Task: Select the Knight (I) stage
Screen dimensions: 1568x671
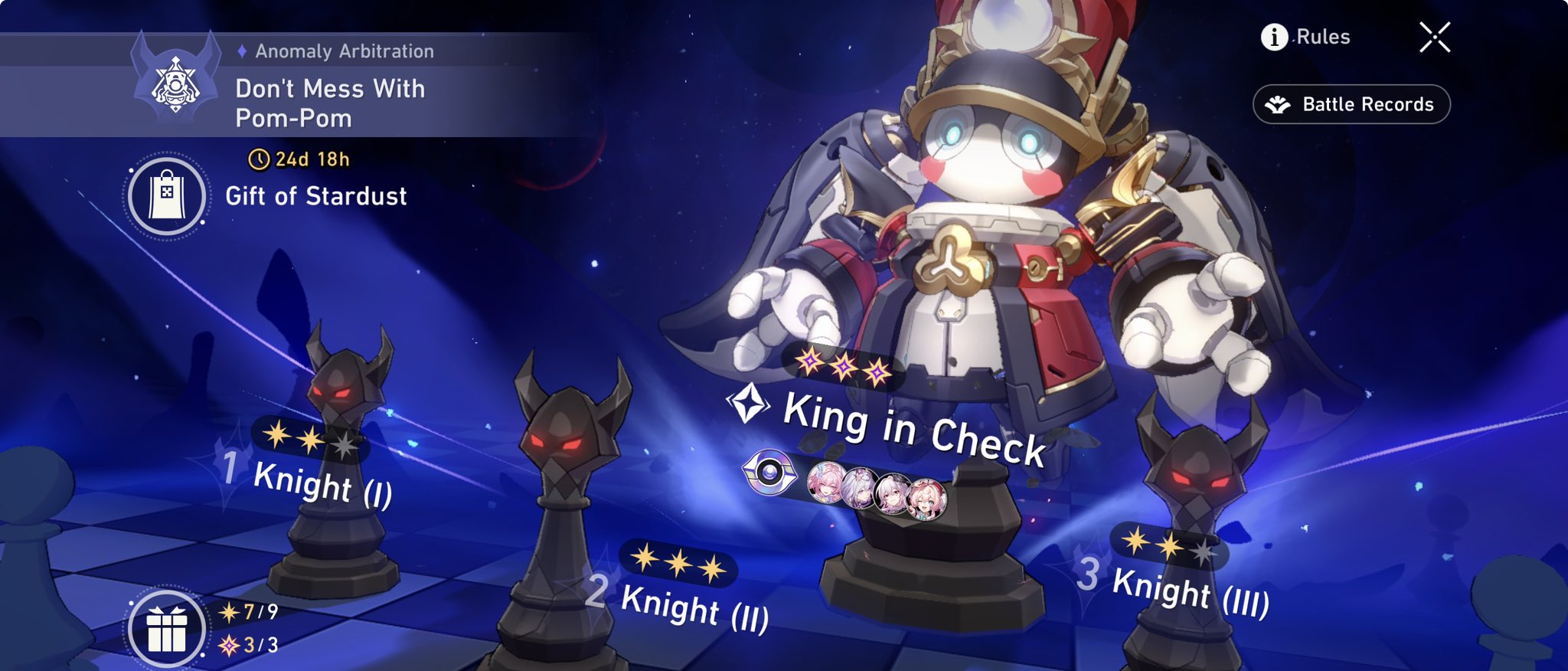Action: (322, 483)
